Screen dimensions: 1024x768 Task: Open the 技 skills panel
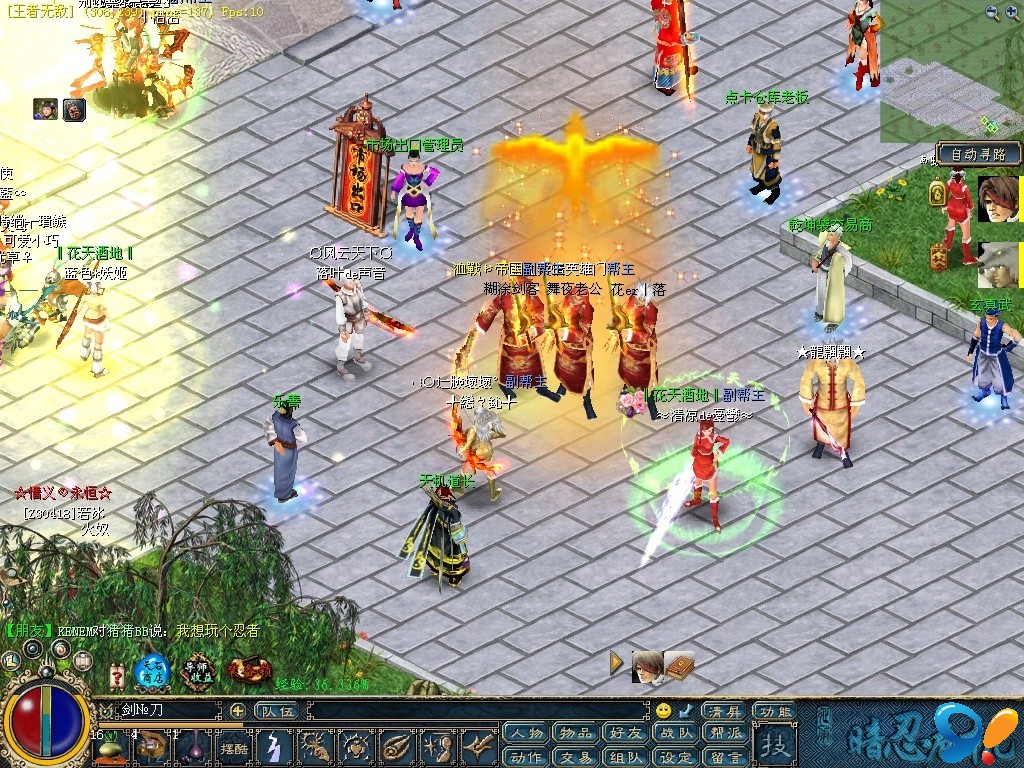click(774, 744)
